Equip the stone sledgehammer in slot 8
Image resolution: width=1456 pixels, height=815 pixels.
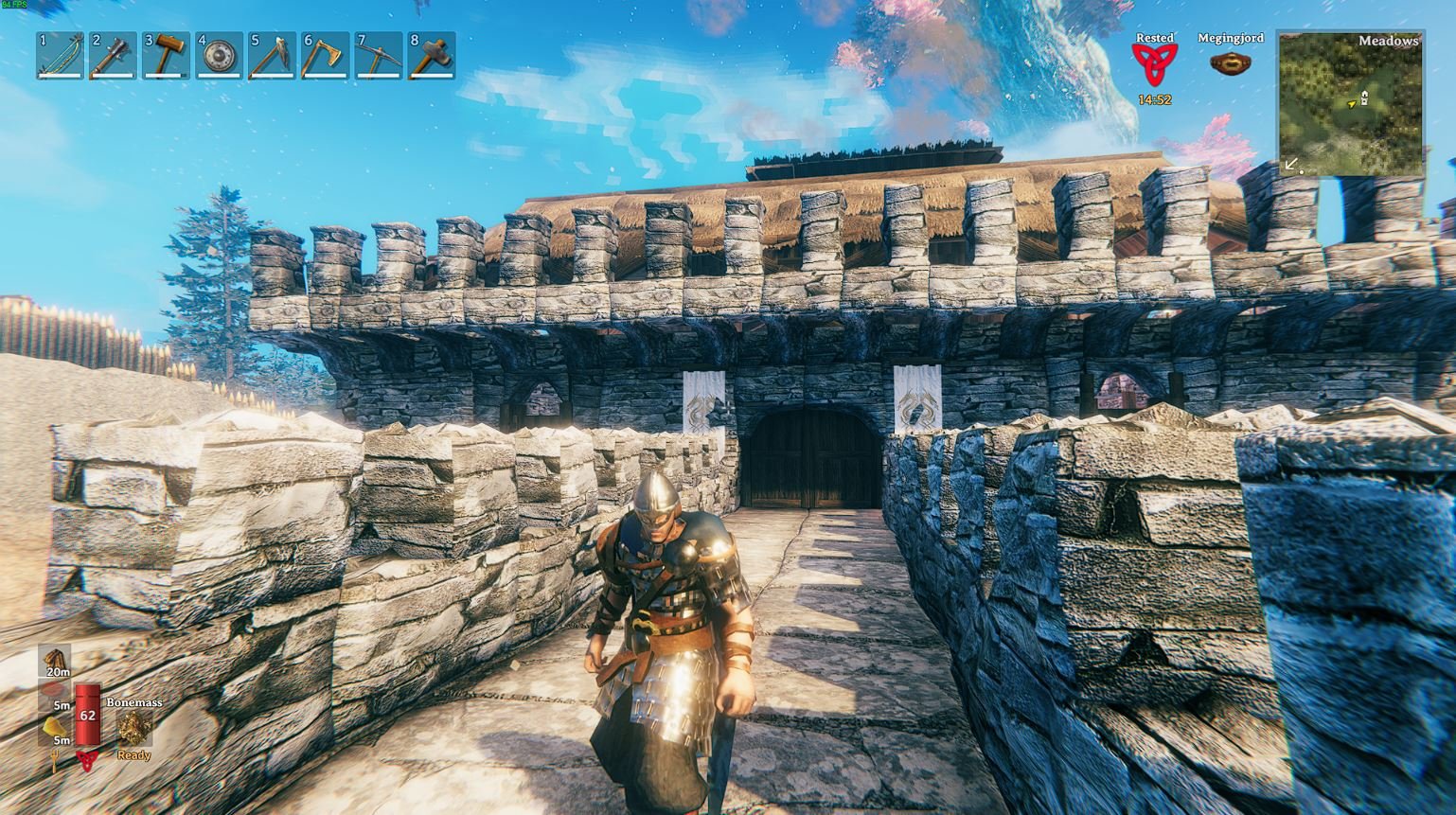pyautogui.click(x=431, y=55)
